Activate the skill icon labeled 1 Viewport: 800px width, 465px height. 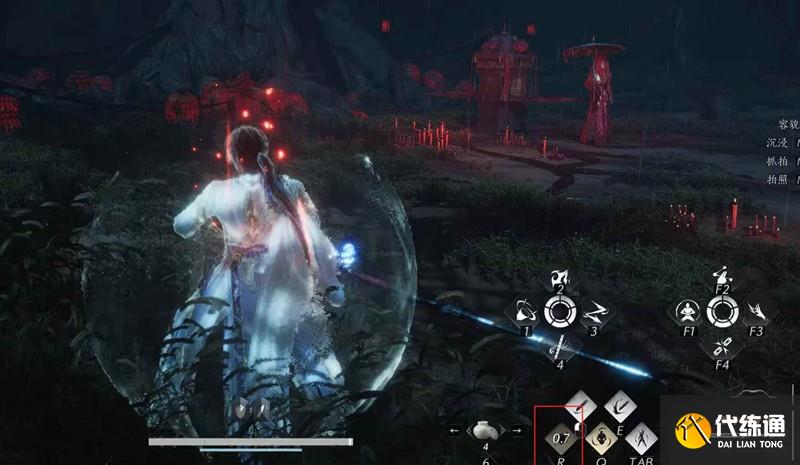click(523, 311)
